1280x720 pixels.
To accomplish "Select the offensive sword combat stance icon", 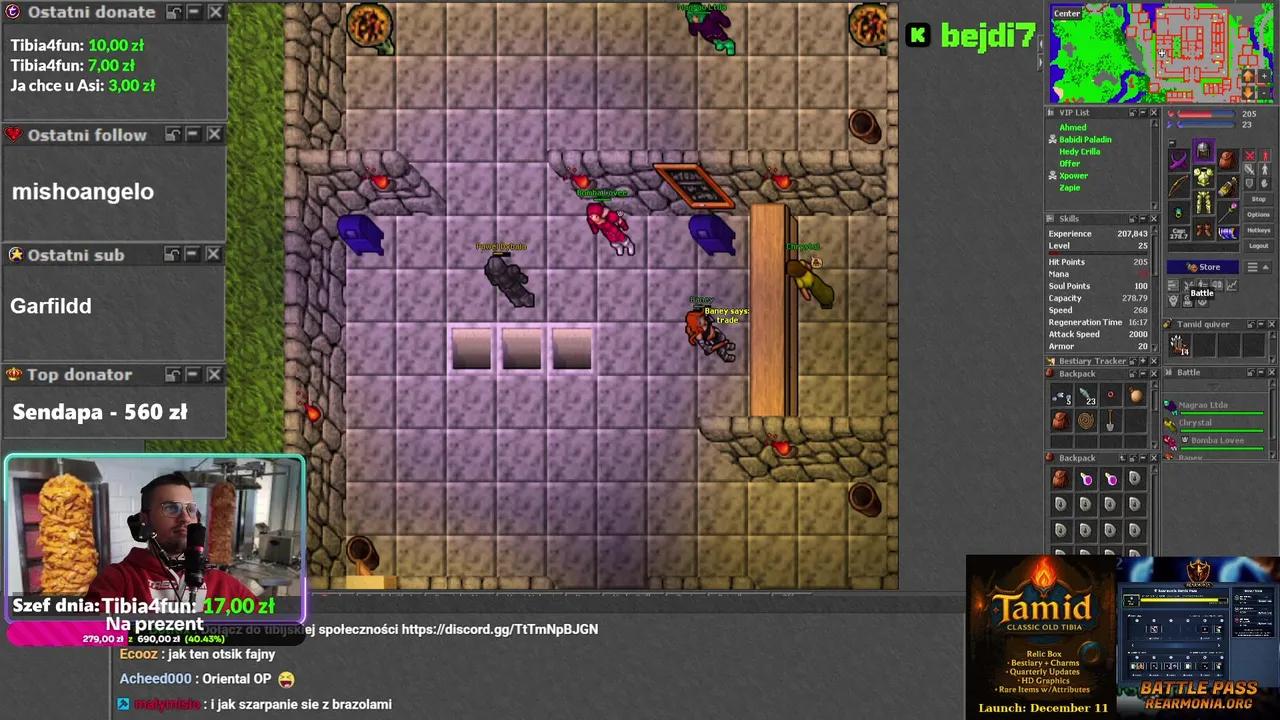I will click(1248, 168).
